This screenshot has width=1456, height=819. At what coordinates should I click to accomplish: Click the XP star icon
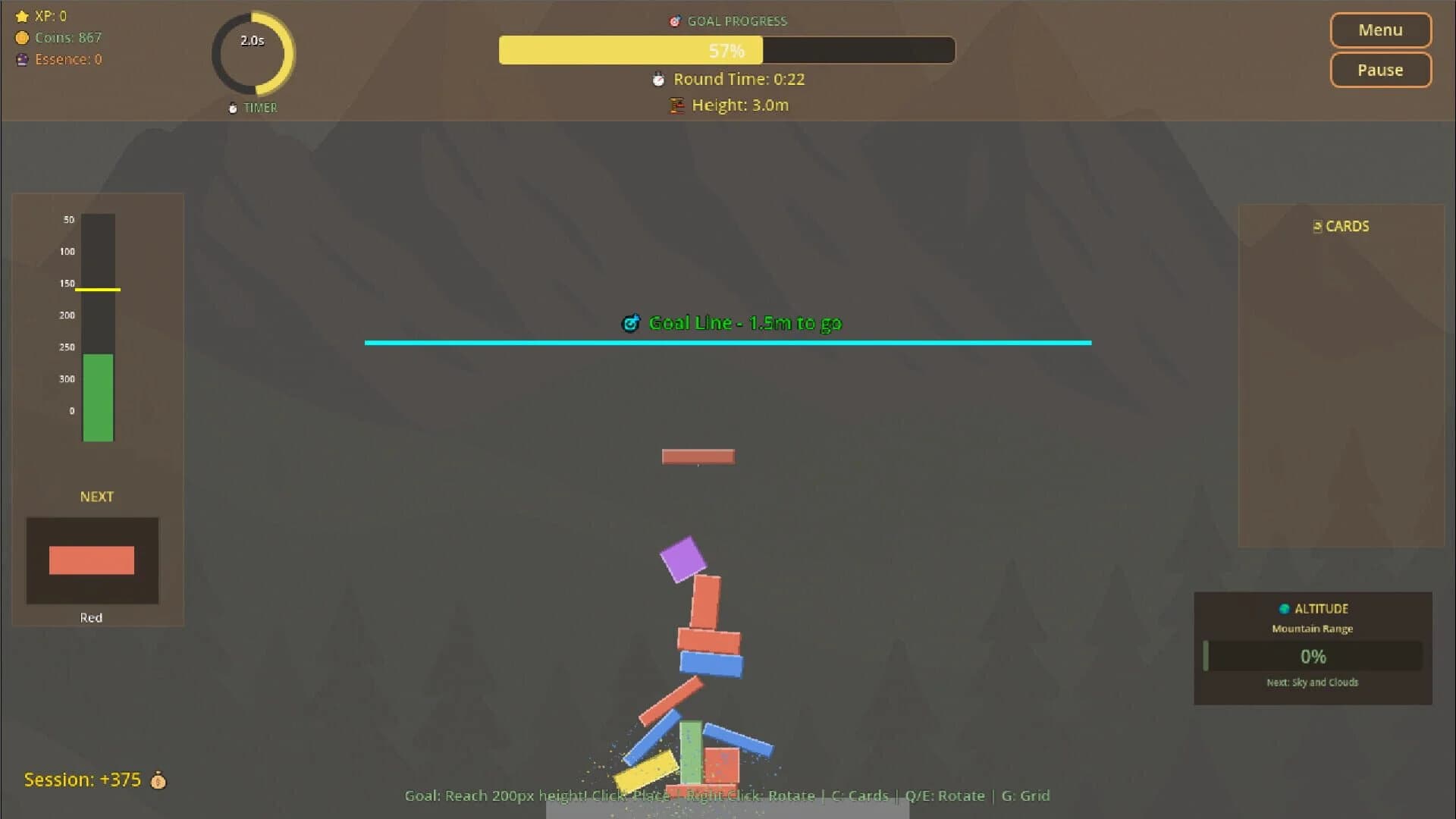[x=22, y=15]
